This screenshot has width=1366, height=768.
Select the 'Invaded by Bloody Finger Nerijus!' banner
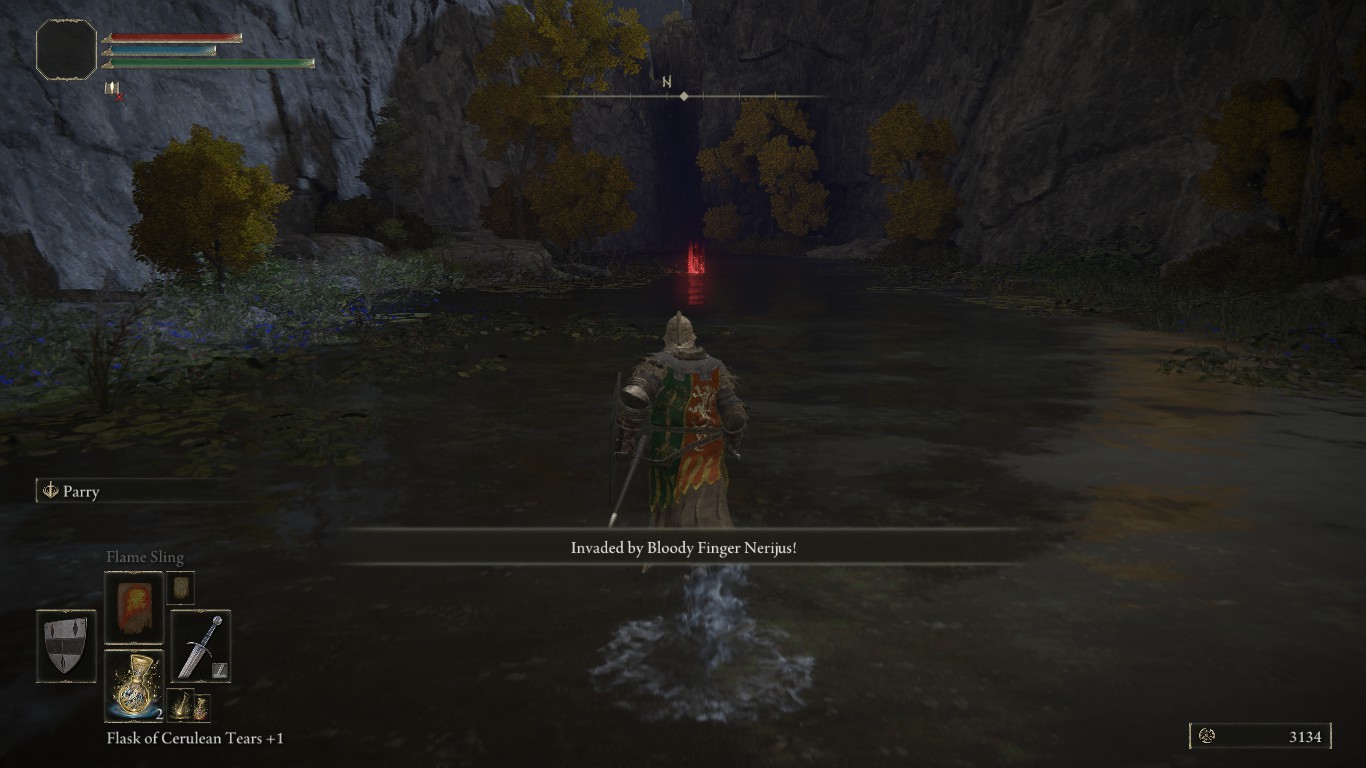[x=683, y=548]
